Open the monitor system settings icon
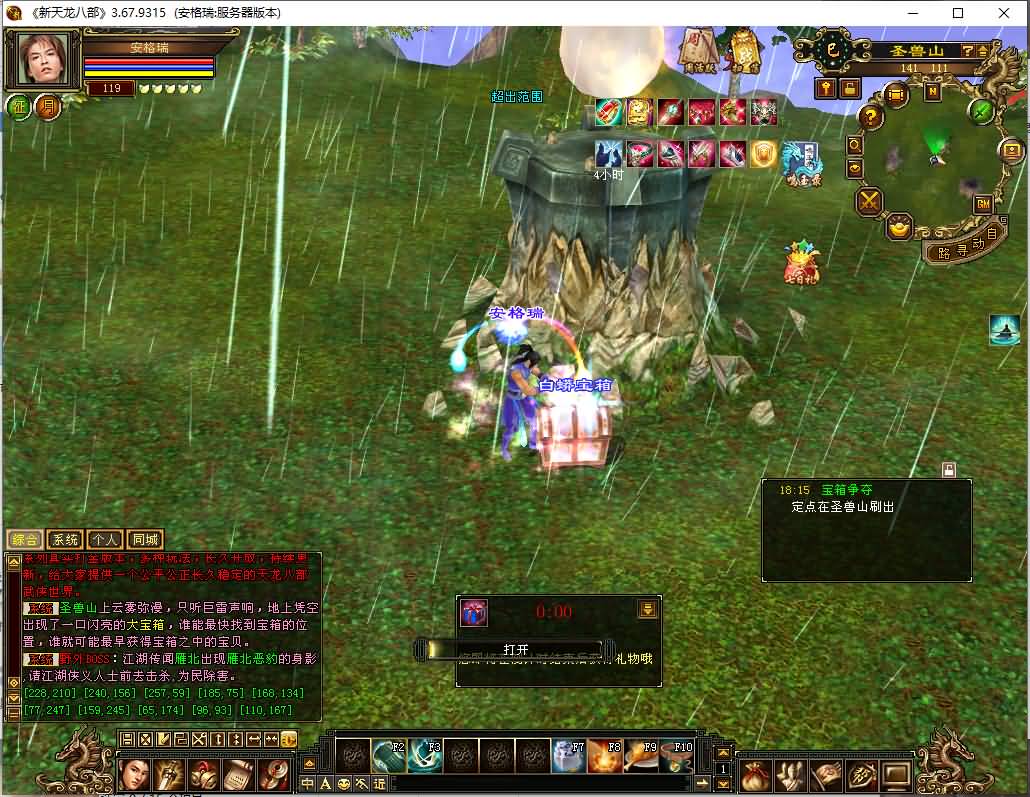Viewport: 1030px width, 797px height. pyautogui.click(x=895, y=774)
